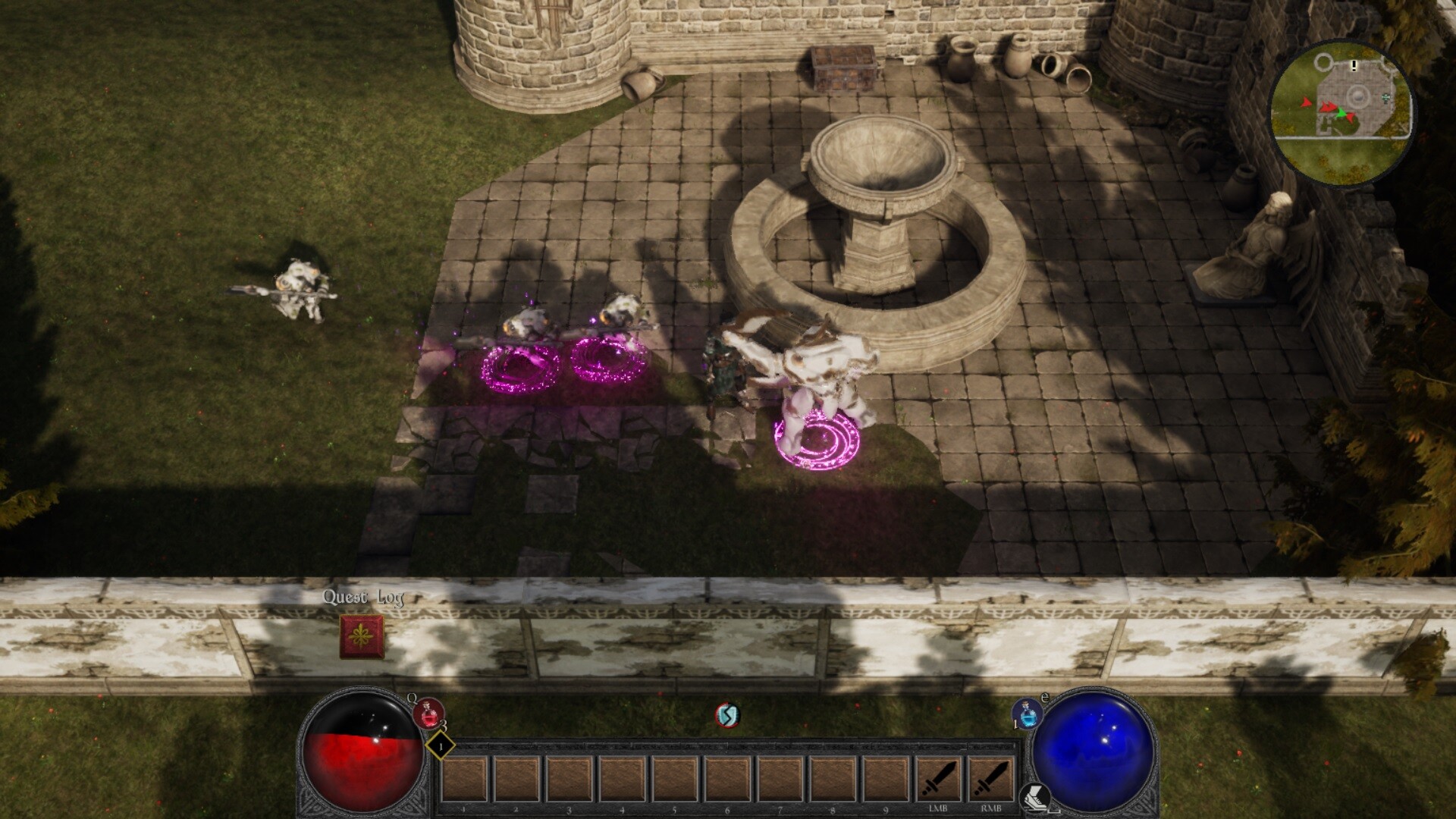Select the green arrow marker on the minimap
Image resolution: width=1456 pixels, height=819 pixels.
(1341, 114)
